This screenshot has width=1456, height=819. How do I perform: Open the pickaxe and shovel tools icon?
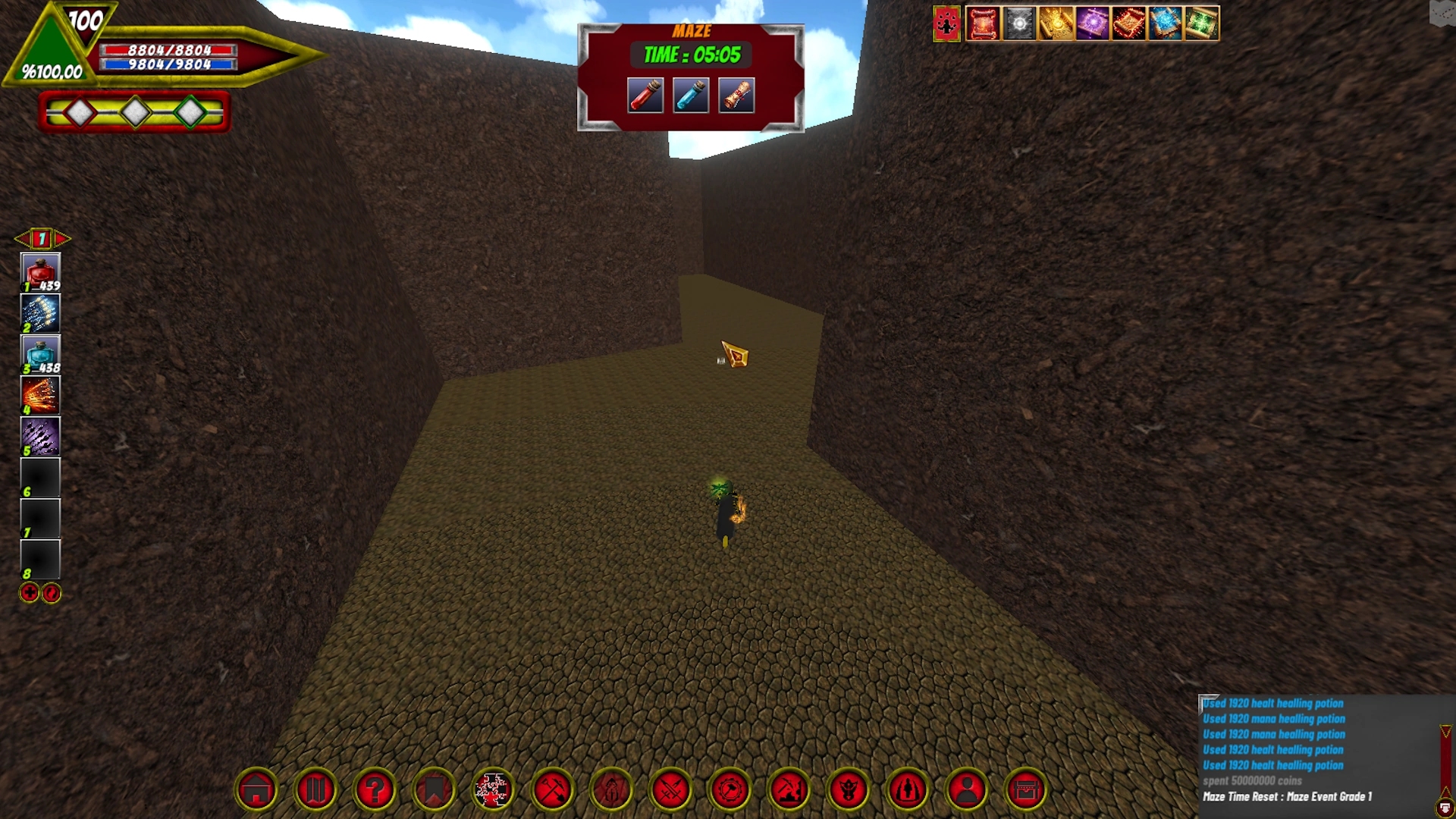pyautogui.click(x=553, y=789)
